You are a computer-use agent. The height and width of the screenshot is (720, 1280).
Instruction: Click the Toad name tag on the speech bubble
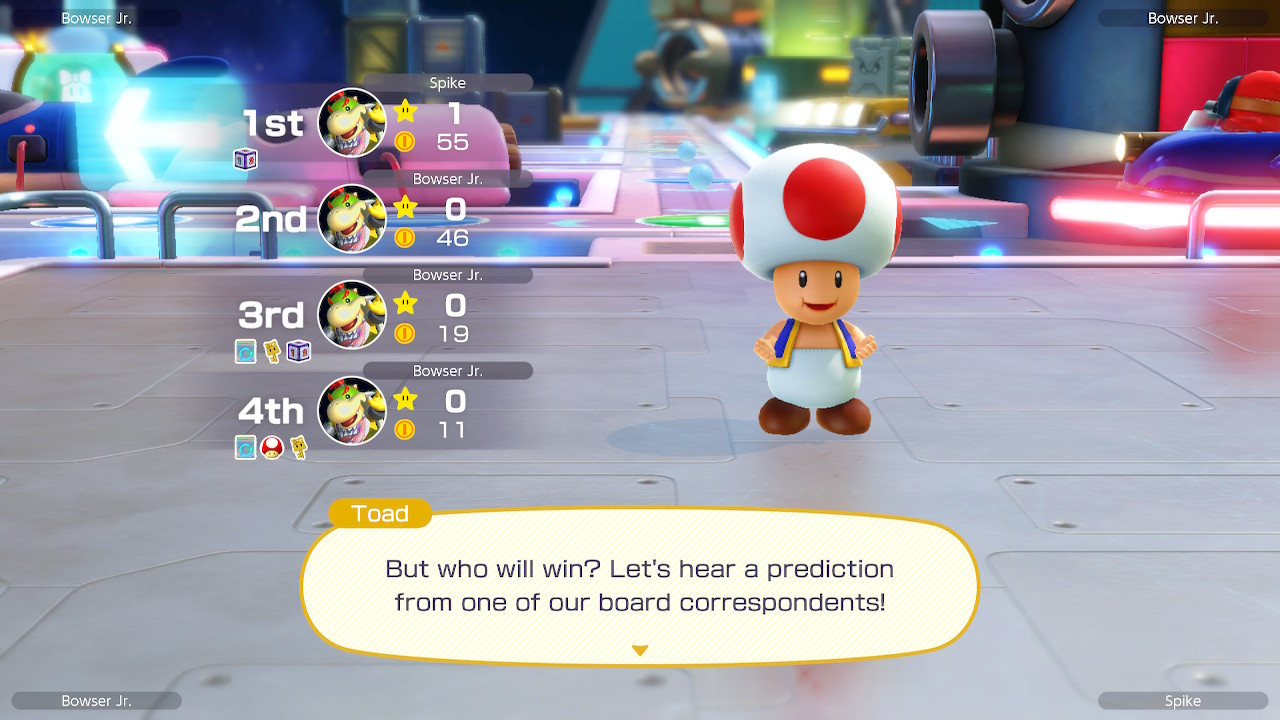point(381,513)
